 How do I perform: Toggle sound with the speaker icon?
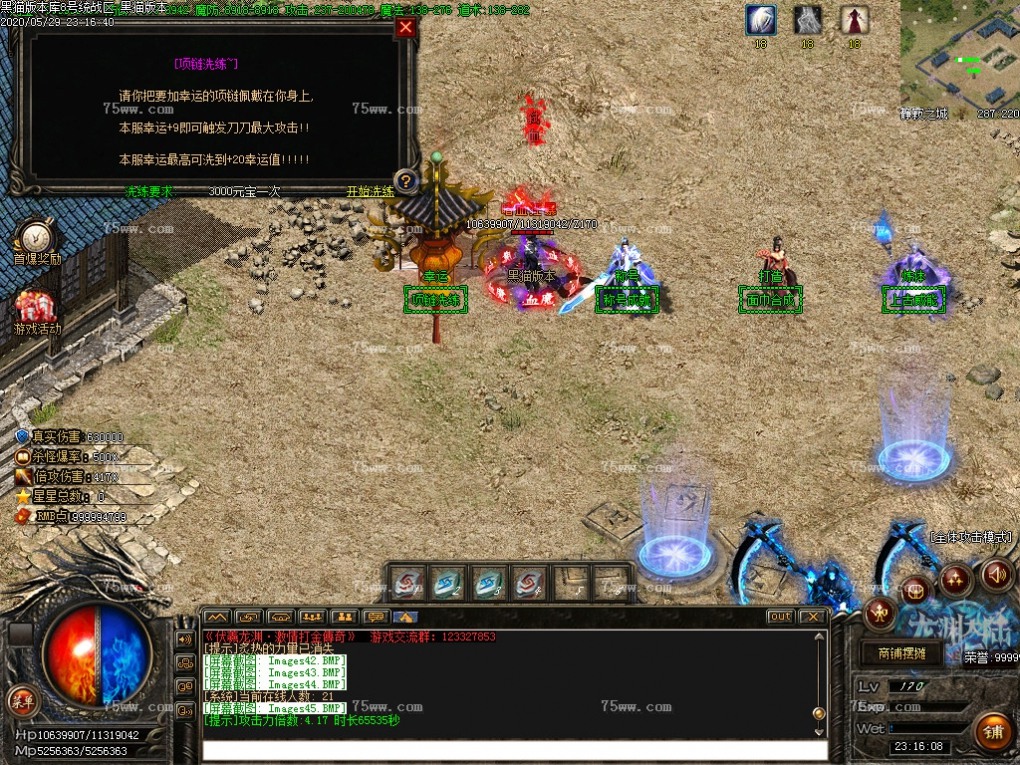click(x=996, y=575)
